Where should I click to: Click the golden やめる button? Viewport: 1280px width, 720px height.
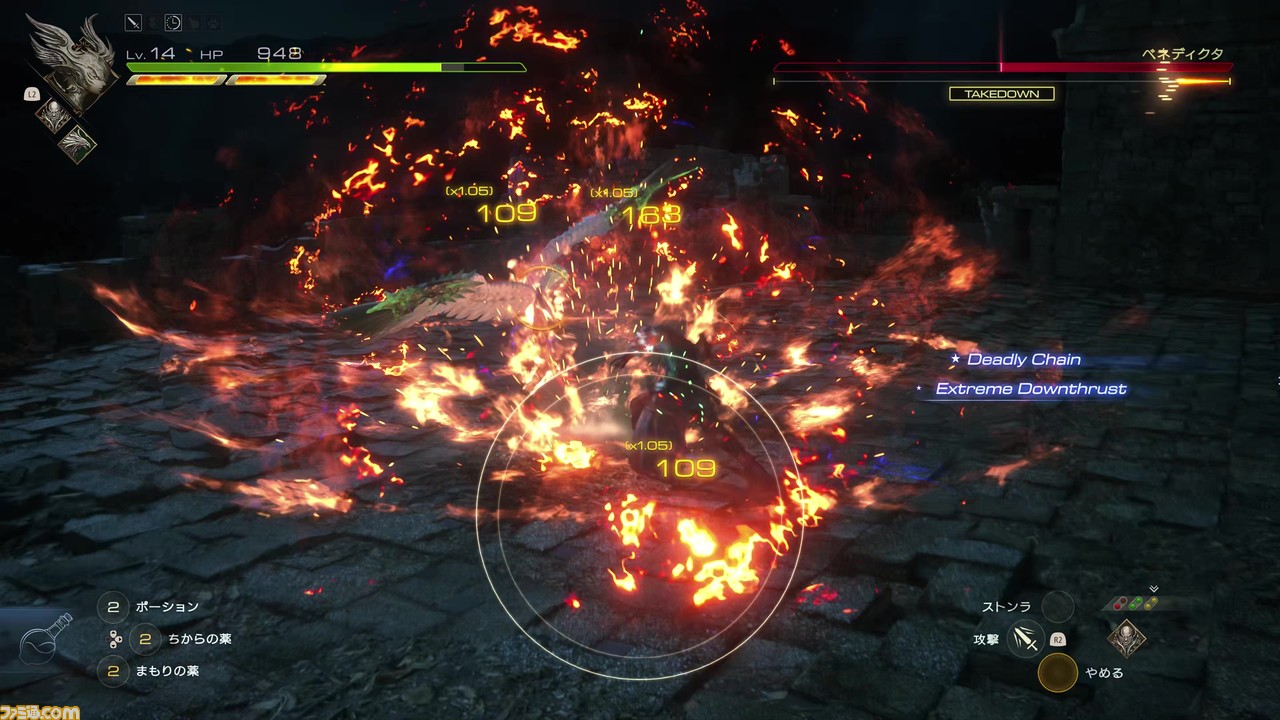pos(1057,673)
